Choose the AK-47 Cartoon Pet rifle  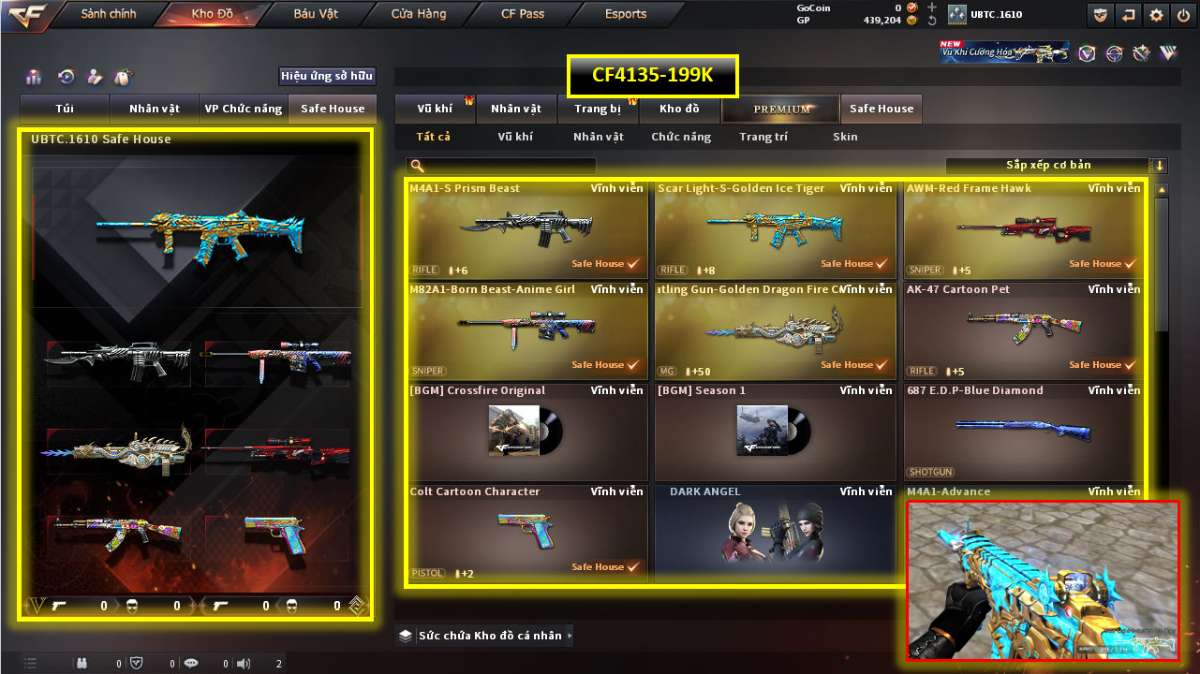1023,330
